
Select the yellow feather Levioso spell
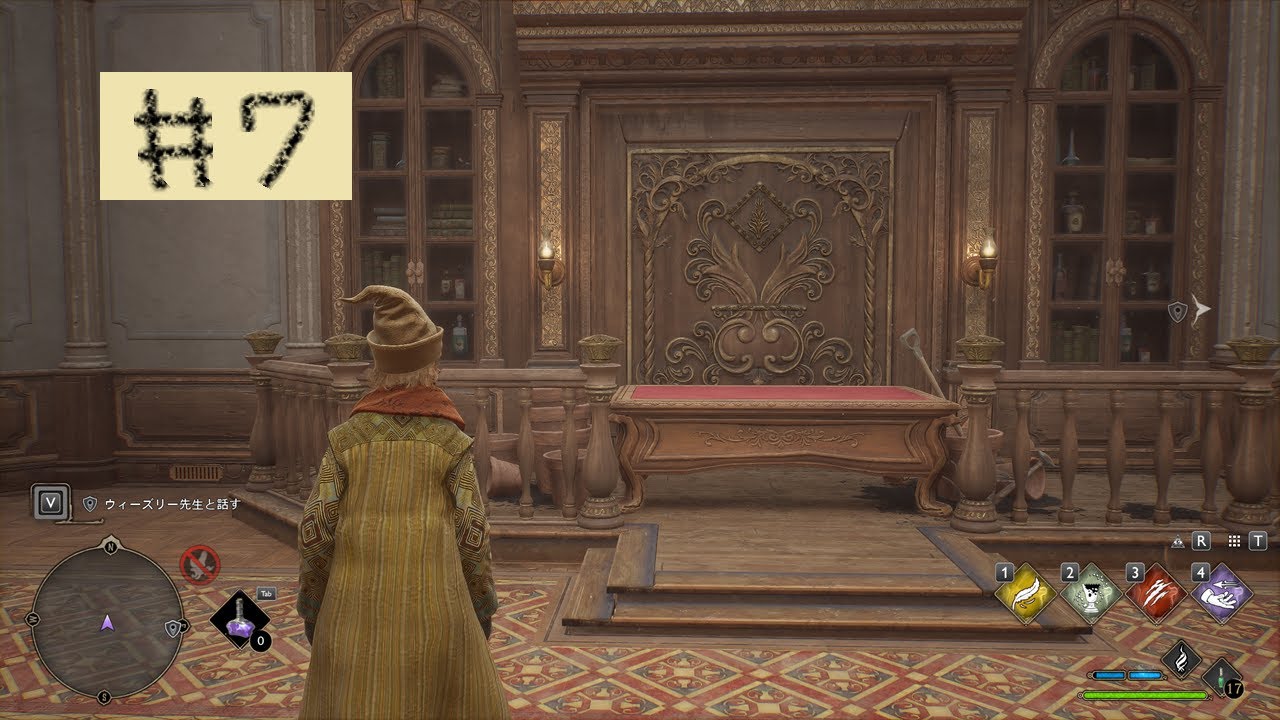coord(1027,593)
